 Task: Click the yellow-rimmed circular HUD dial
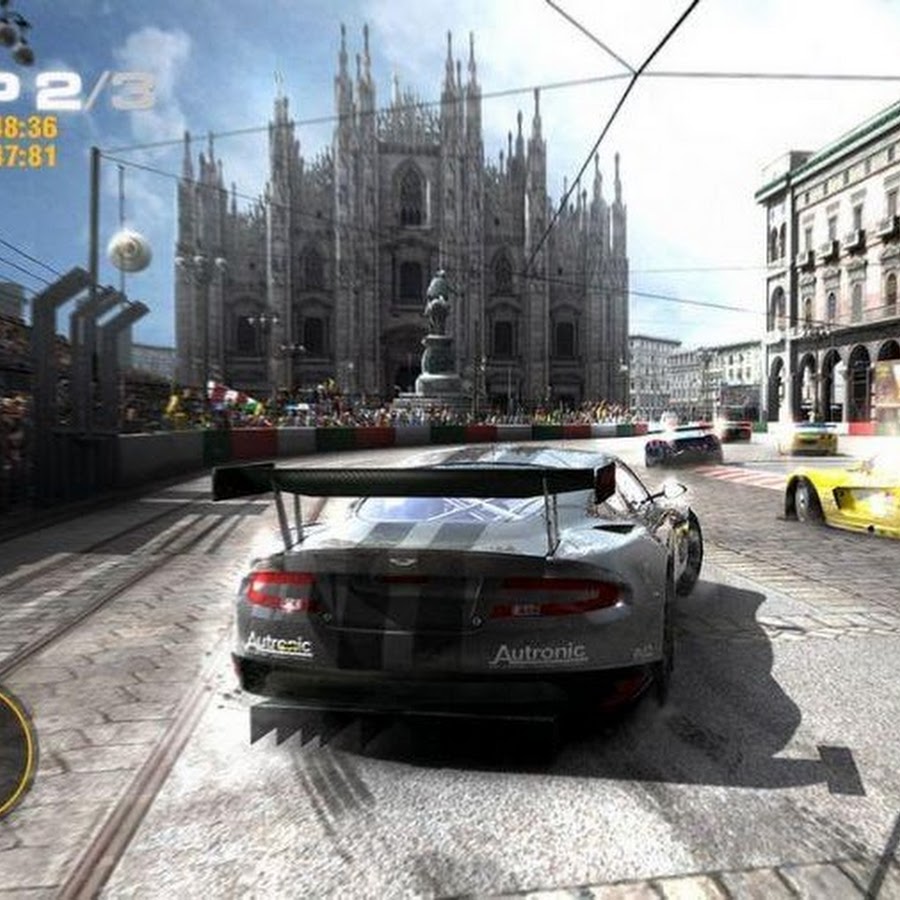(x=13, y=748)
